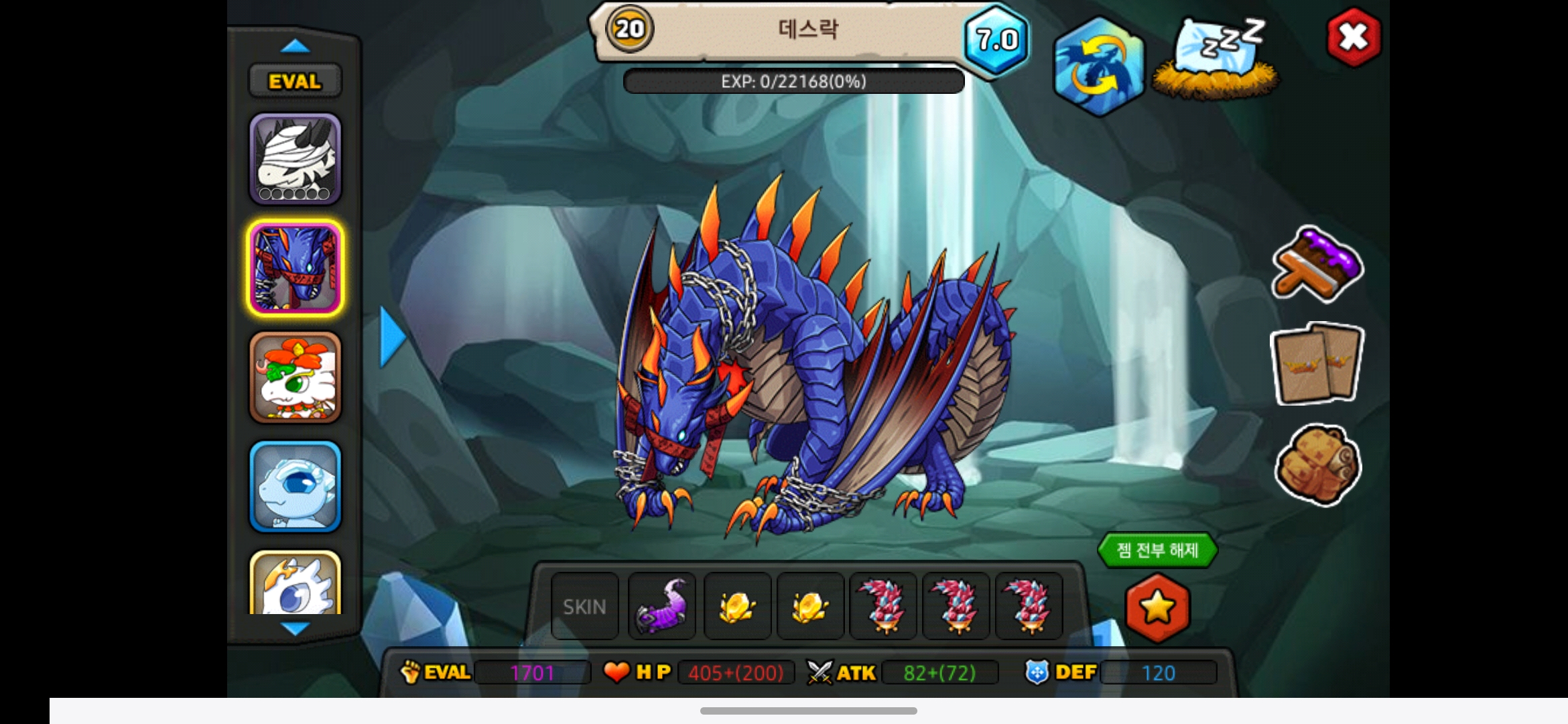Pick the ice-blue baby dragon portrait

[x=296, y=487]
